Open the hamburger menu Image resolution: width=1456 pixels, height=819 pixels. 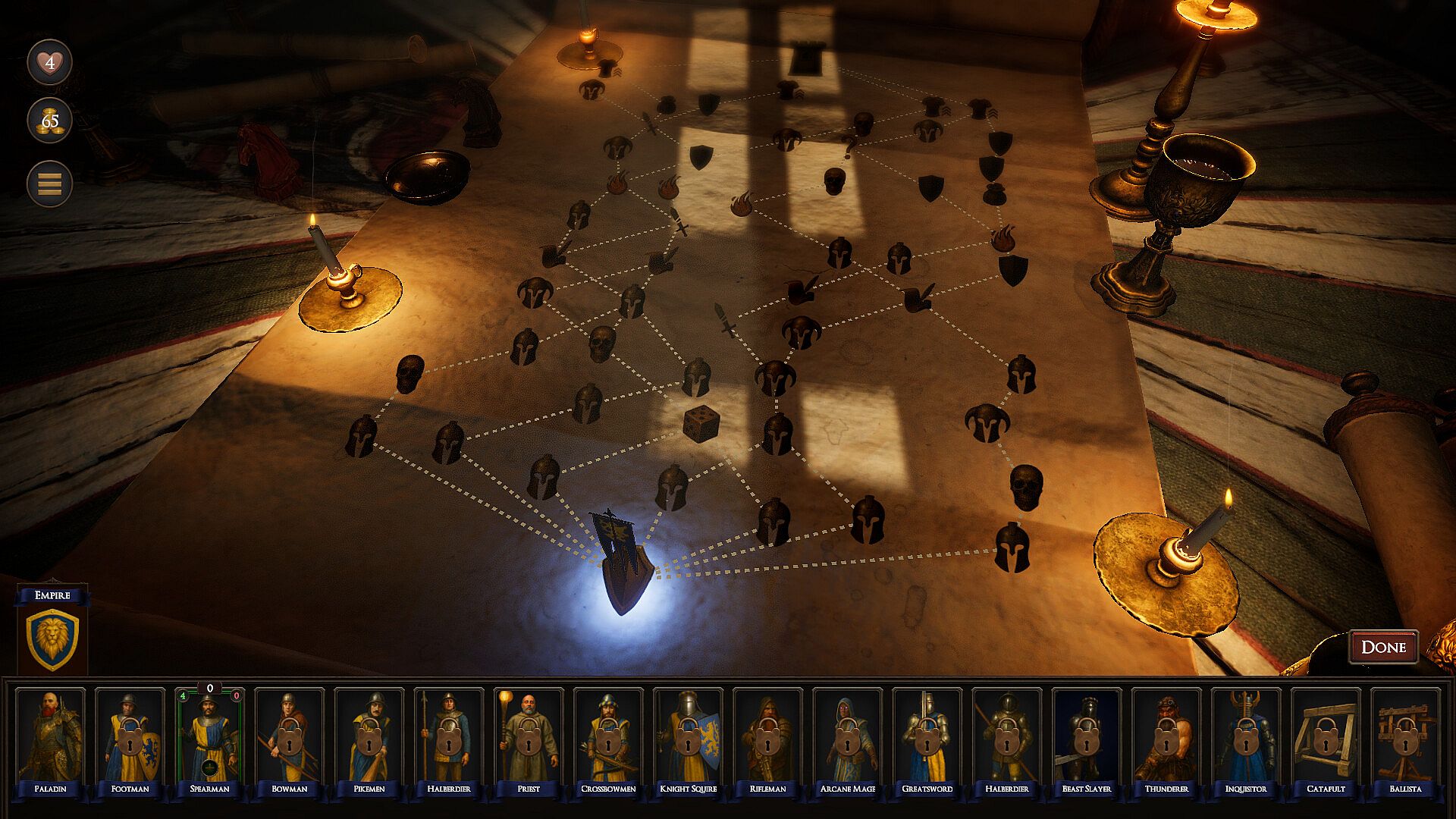pos(50,184)
